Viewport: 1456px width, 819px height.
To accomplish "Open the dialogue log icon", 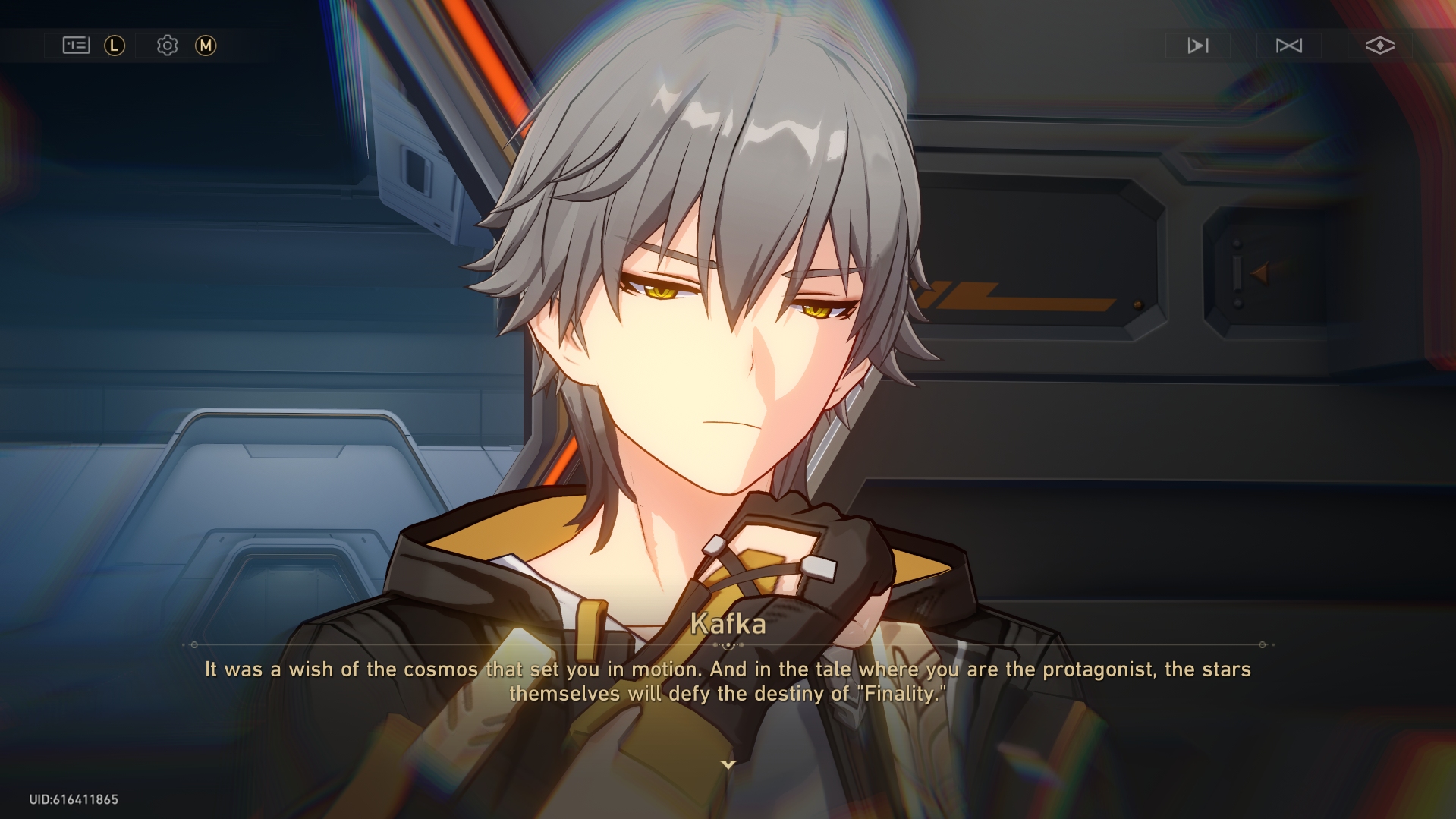I will tap(76, 46).
